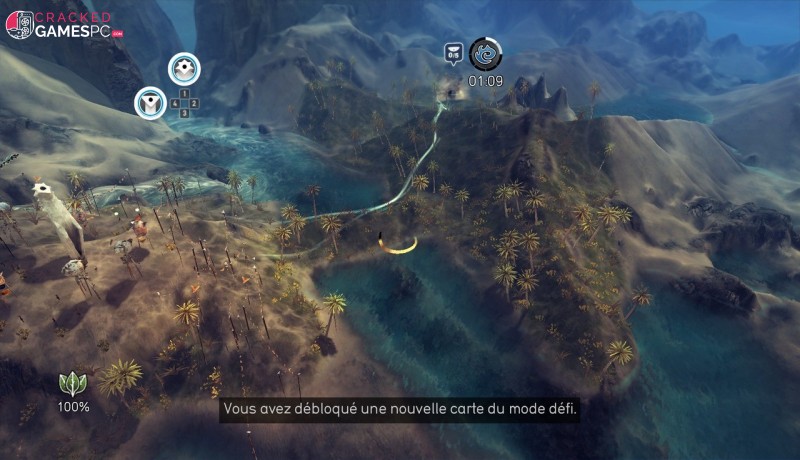Click the blue swirling wave power icon

(x=486, y=54)
